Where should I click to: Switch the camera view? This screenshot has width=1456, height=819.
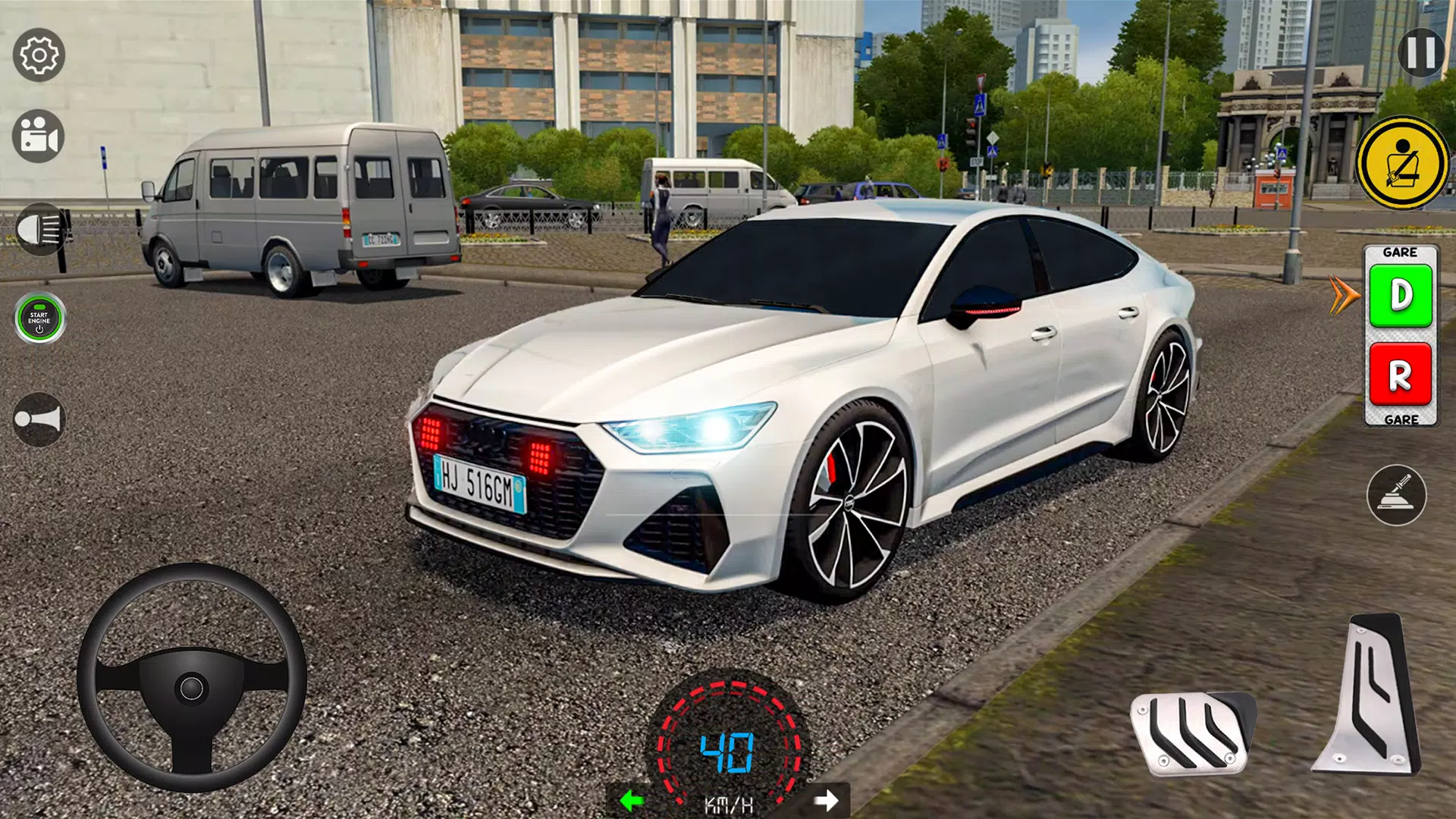coord(39,136)
